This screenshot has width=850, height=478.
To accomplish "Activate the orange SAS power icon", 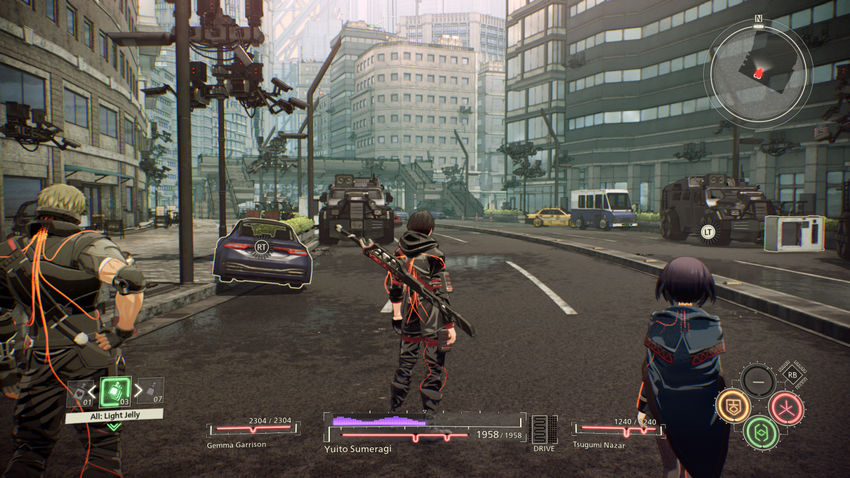I will coord(733,405).
